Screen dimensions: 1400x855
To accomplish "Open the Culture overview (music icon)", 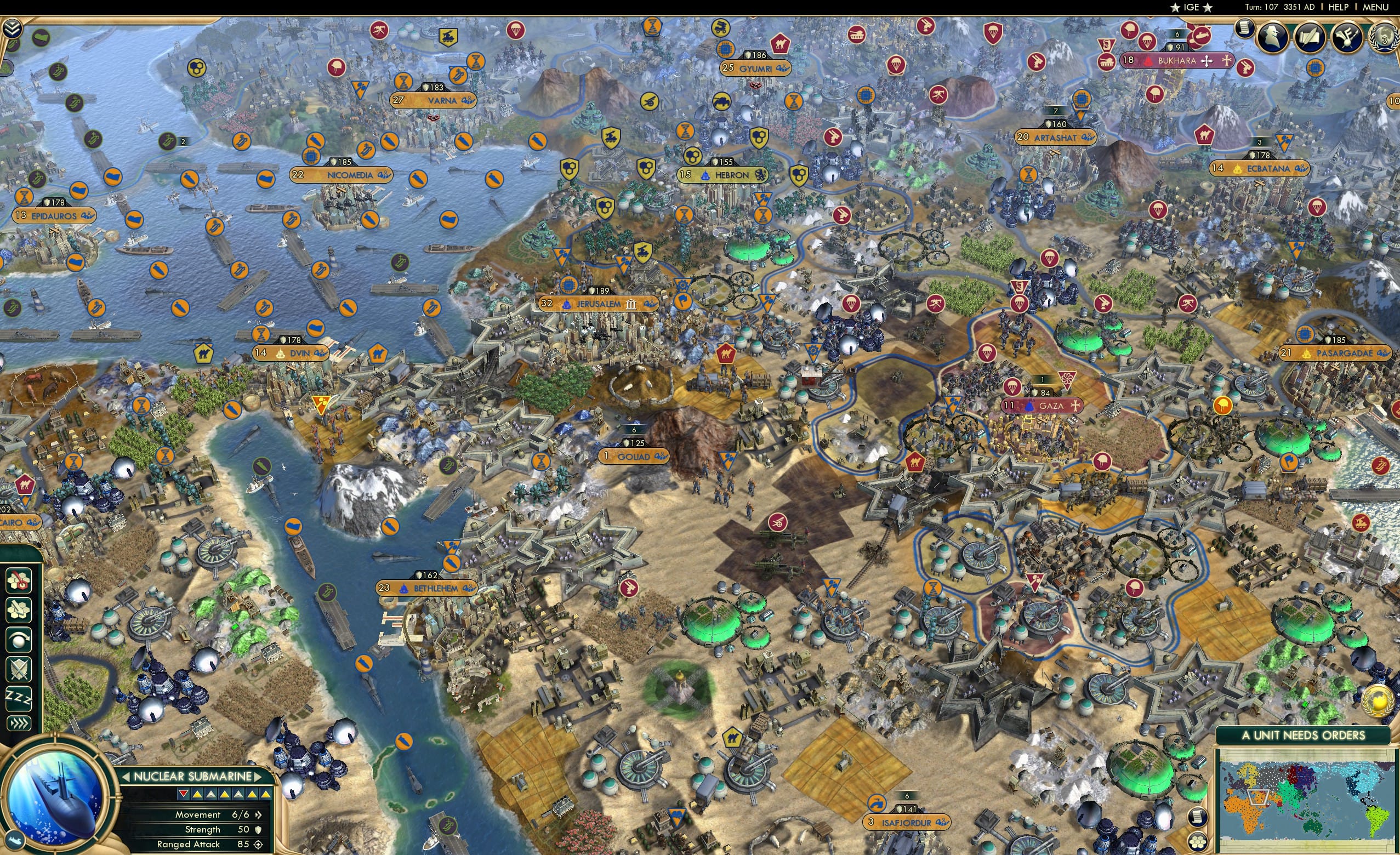I will click(x=1347, y=37).
